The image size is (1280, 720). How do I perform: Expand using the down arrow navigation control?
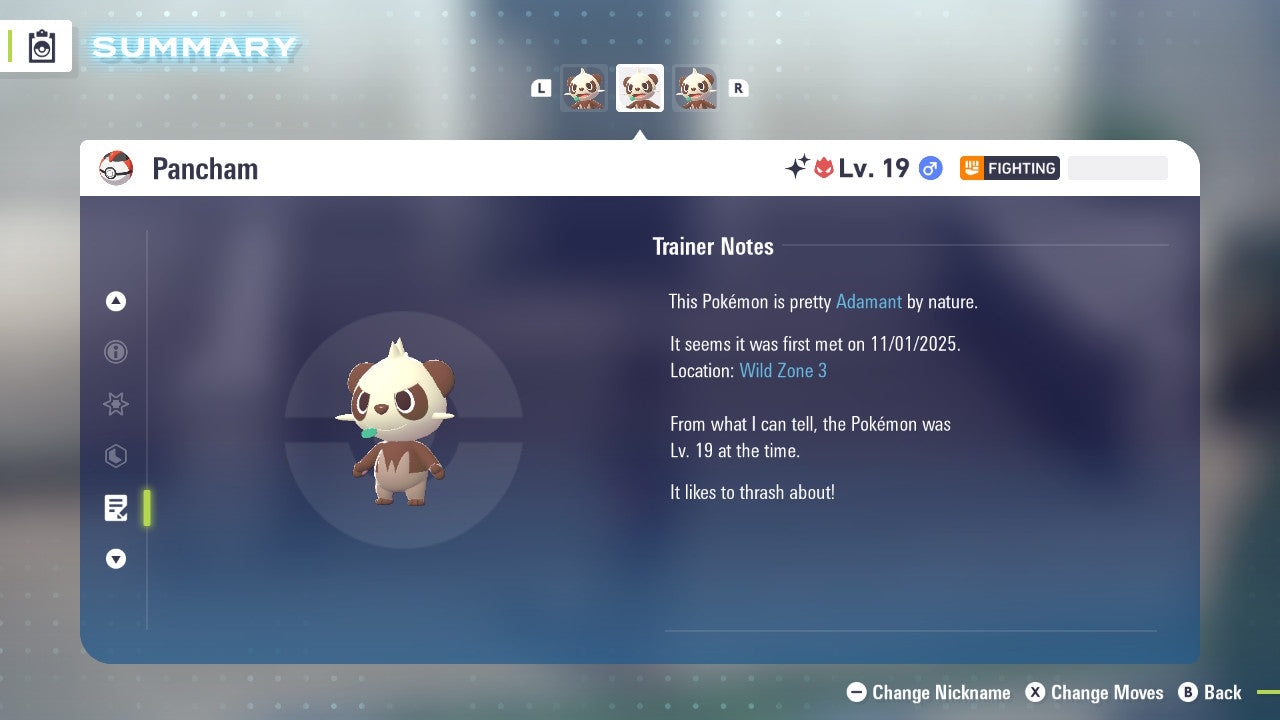coord(116,559)
